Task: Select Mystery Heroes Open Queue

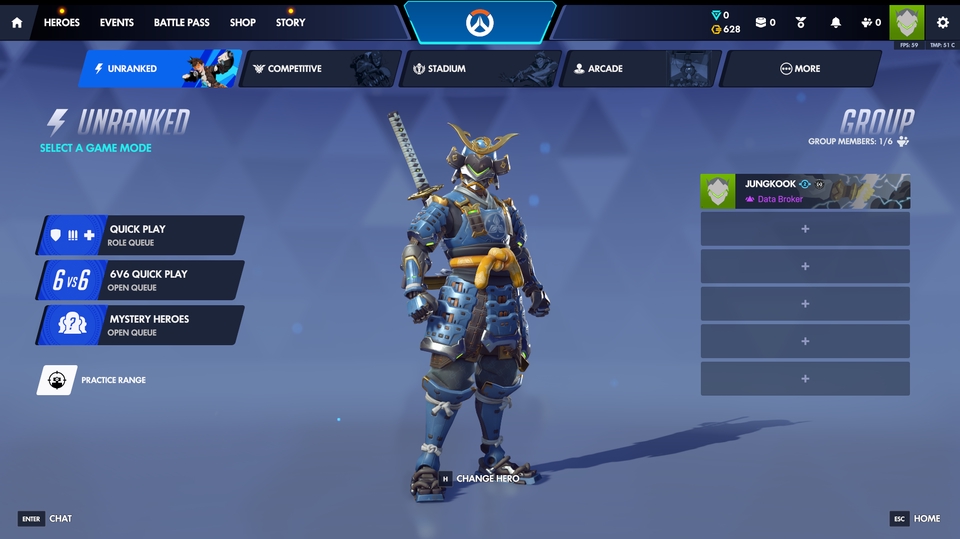Action: tap(140, 325)
